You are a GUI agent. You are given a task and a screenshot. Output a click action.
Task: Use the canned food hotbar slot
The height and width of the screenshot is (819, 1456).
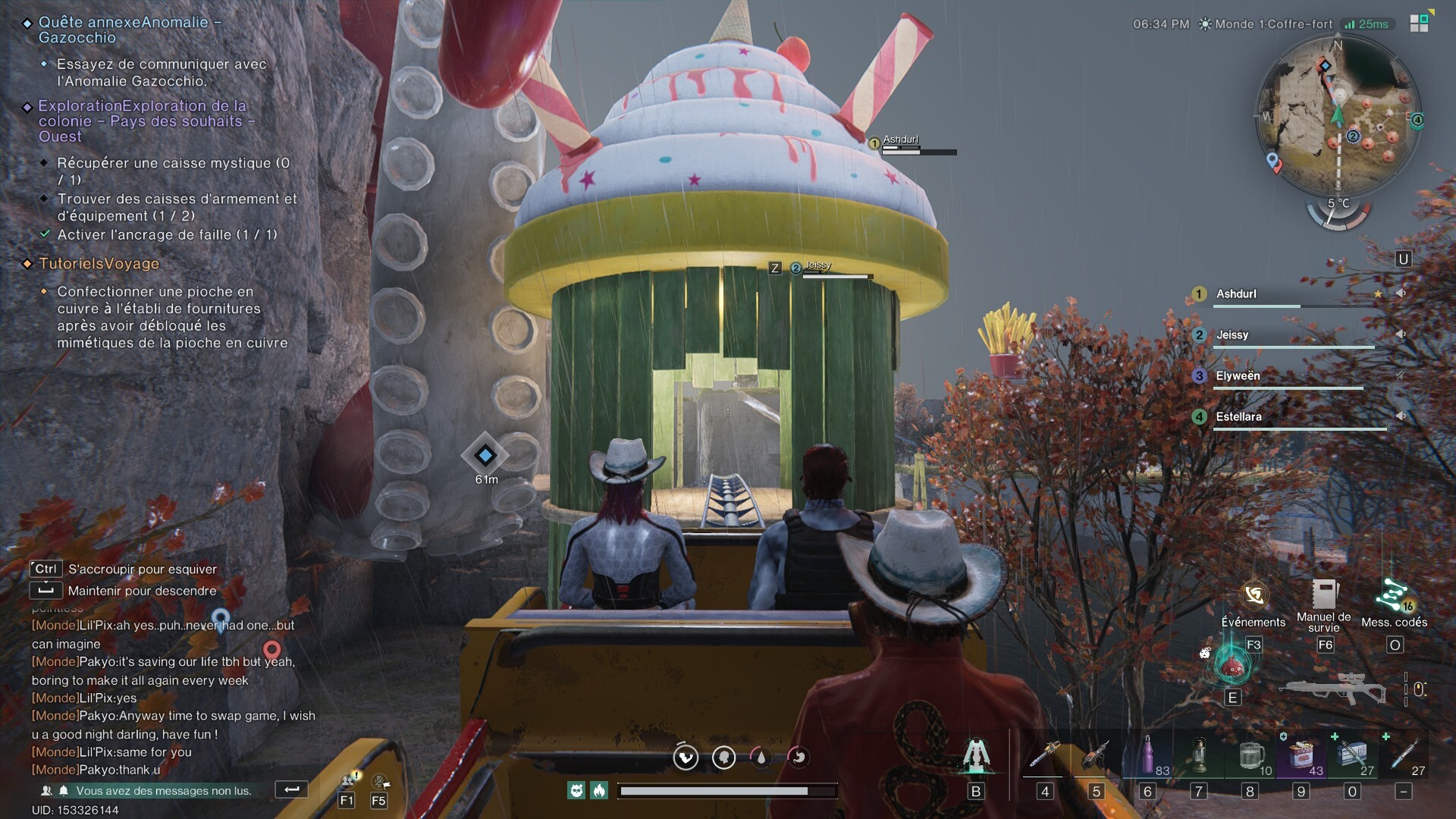click(x=1301, y=755)
